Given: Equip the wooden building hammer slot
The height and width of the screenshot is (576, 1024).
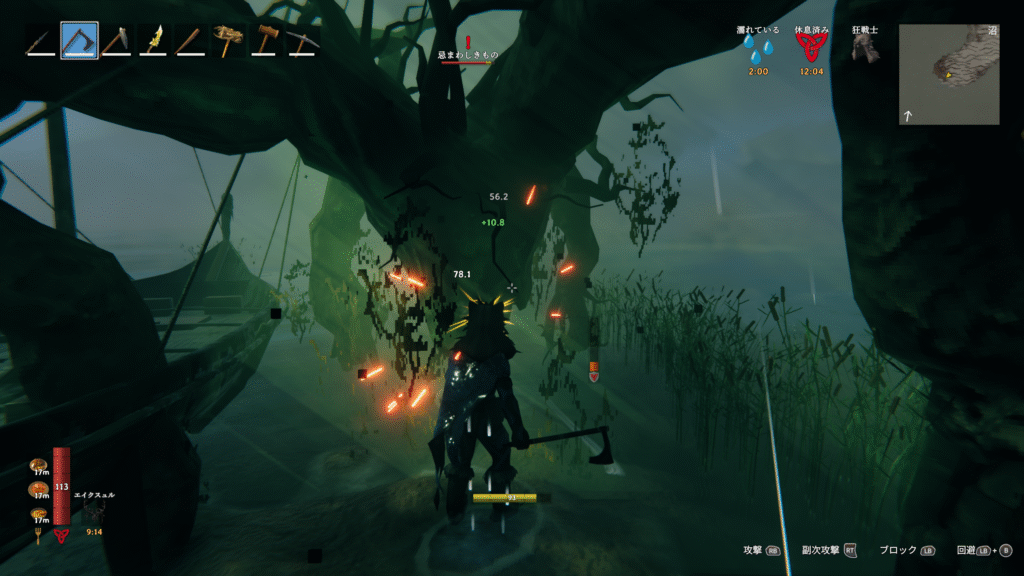Looking at the screenshot, I should [267, 41].
